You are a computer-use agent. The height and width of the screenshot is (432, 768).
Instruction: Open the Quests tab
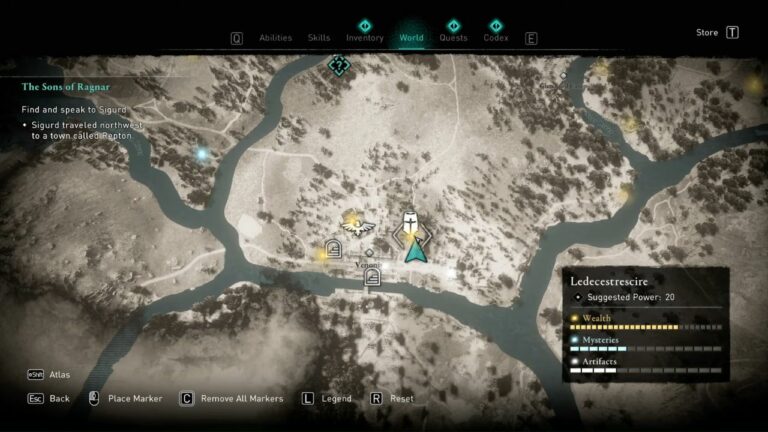point(453,38)
